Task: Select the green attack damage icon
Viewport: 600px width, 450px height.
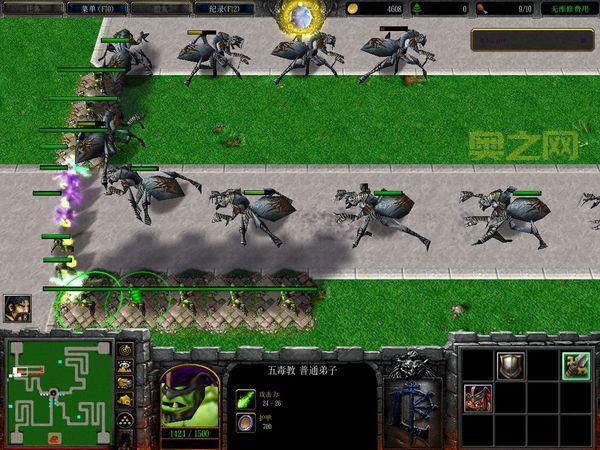Action: coord(244,400)
